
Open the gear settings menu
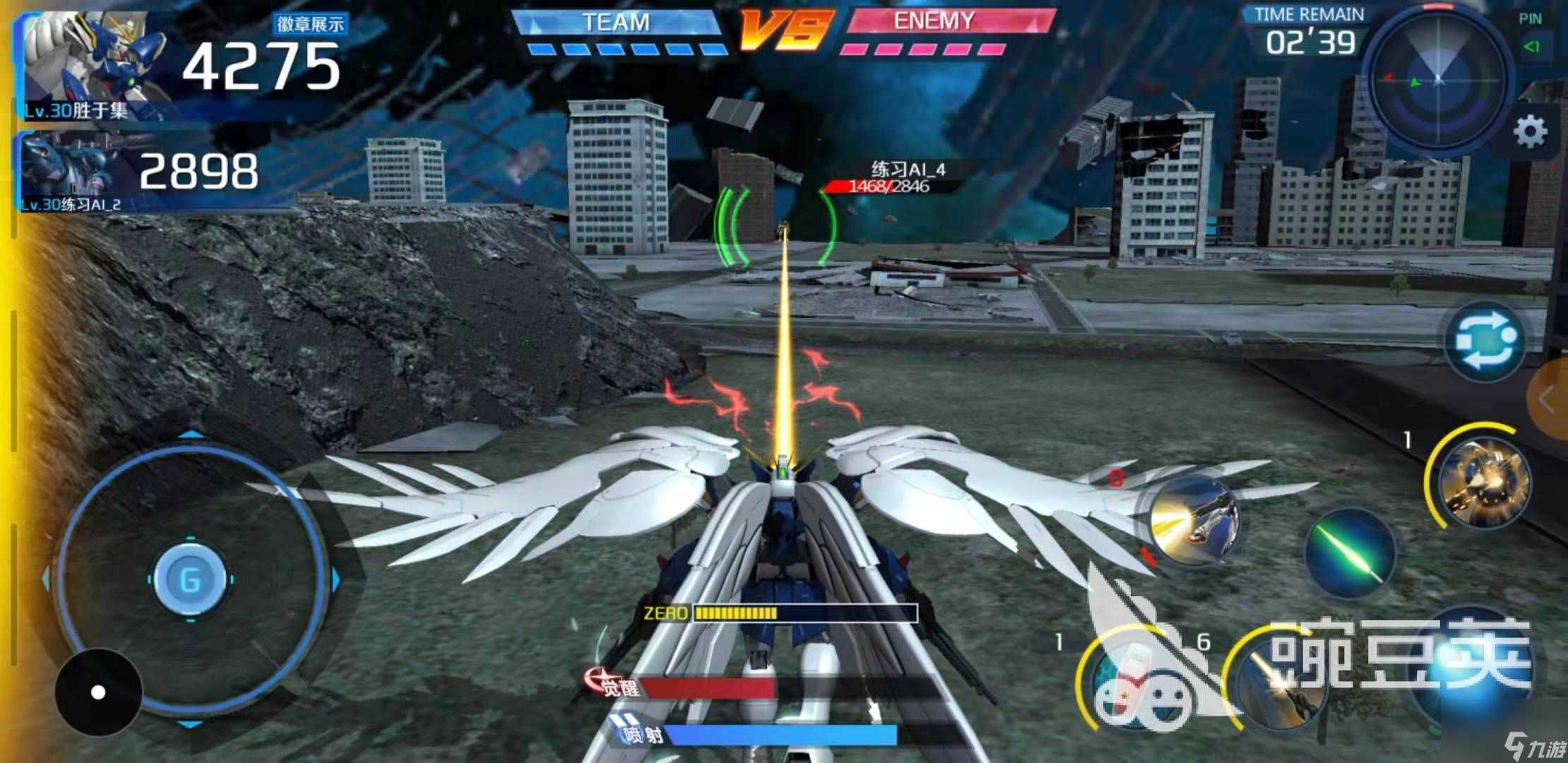click(1530, 131)
